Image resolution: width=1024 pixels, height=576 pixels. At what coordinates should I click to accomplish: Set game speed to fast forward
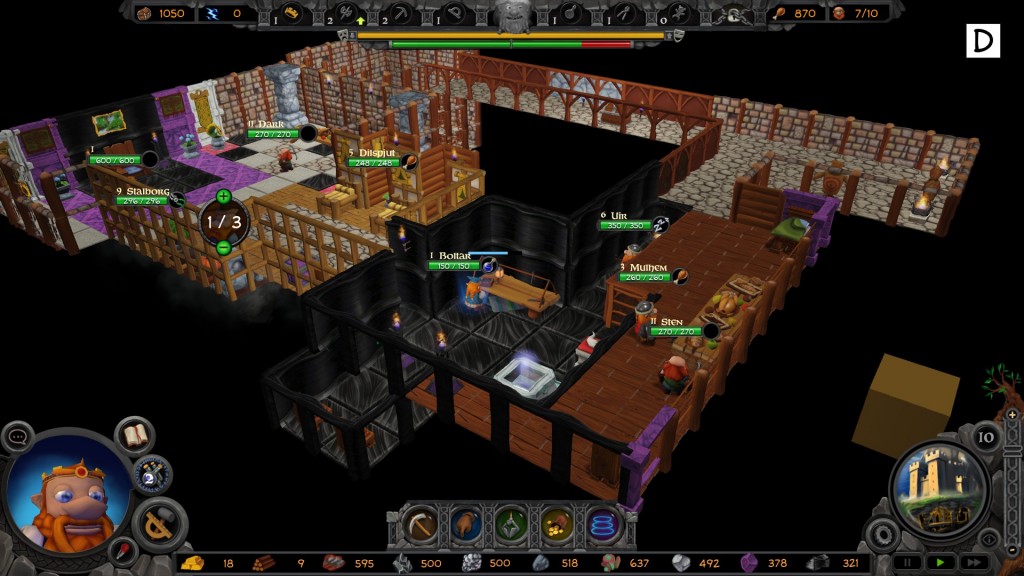tap(971, 562)
